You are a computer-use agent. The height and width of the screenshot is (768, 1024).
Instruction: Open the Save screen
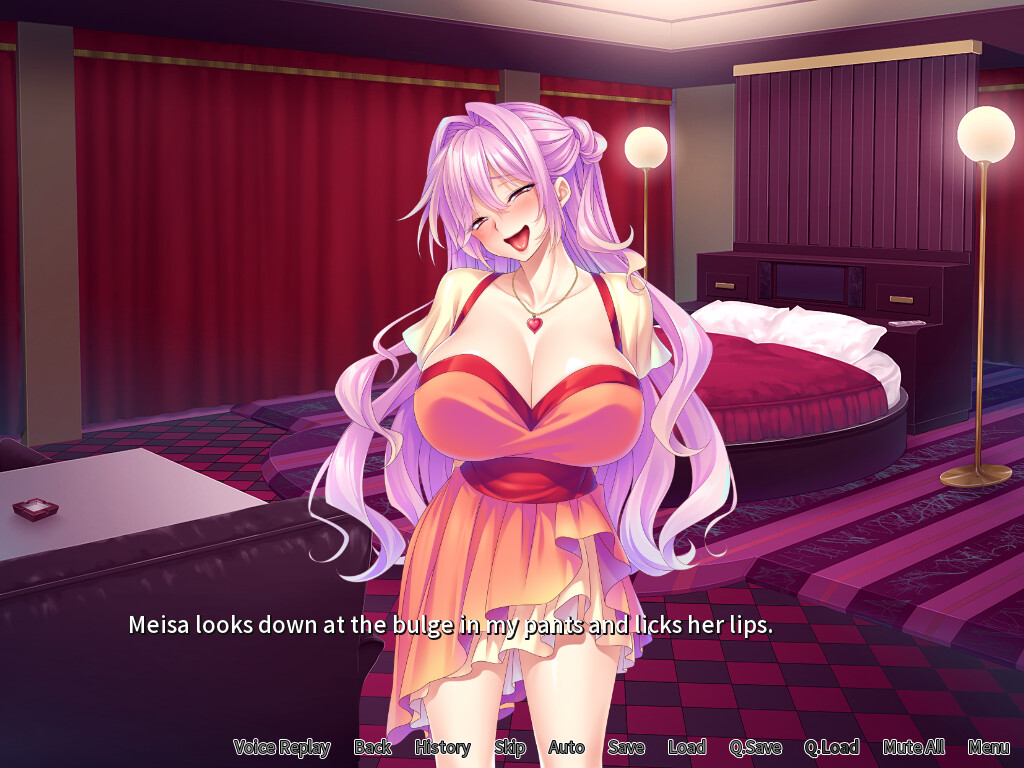pos(626,747)
